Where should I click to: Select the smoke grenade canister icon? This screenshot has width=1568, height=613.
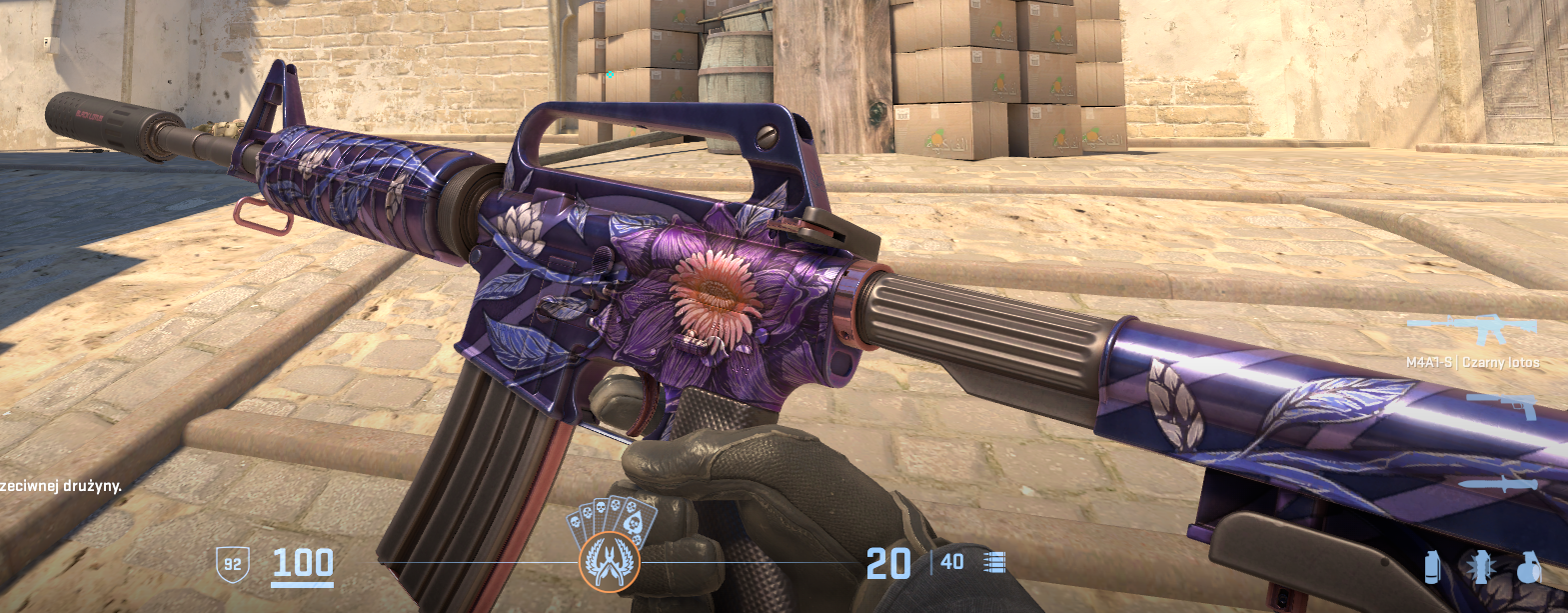pyautogui.click(x=1433, y=567)
